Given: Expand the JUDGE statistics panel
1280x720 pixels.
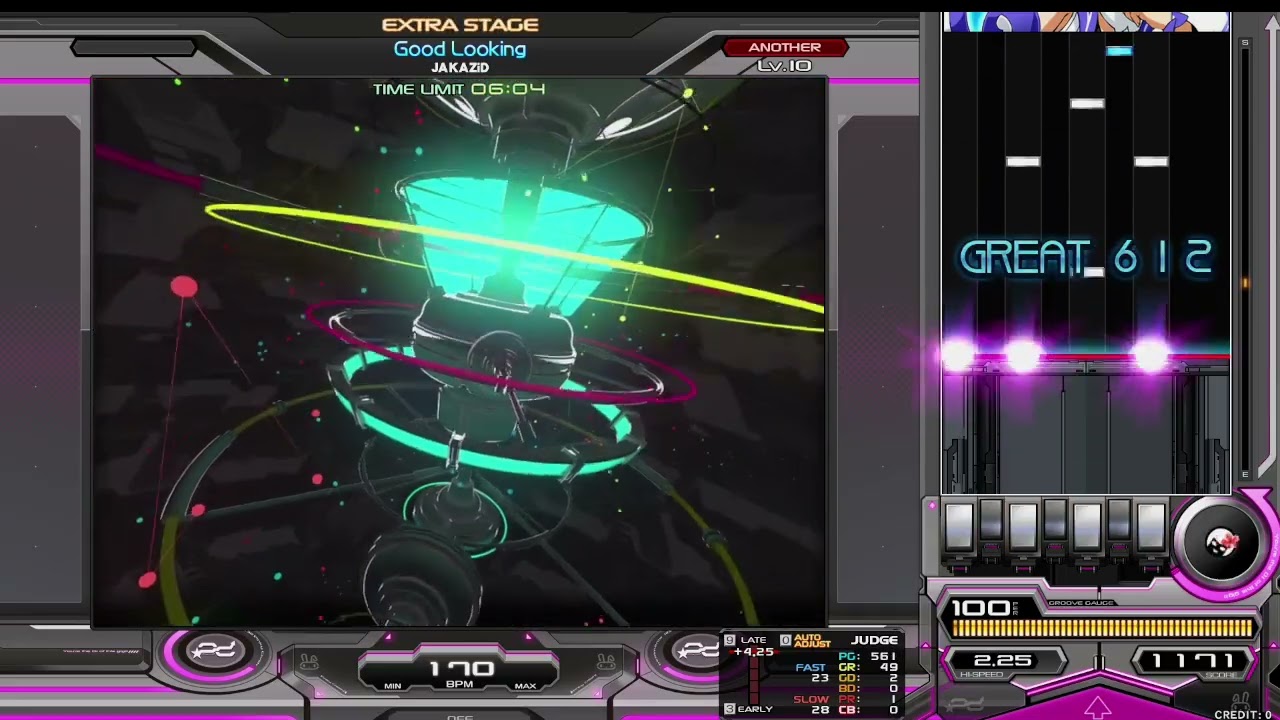Looking at the screenshot, I should point(876,640).
